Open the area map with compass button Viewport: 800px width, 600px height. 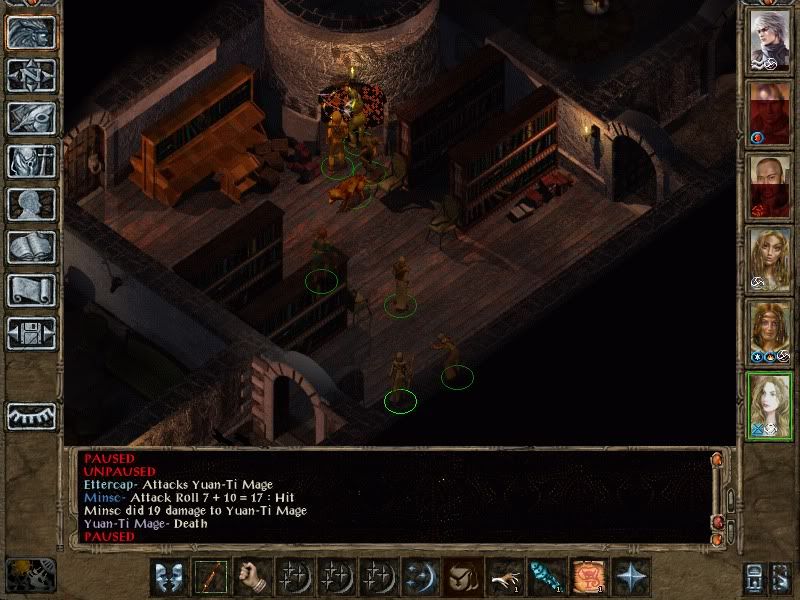[x=32, y=75]
